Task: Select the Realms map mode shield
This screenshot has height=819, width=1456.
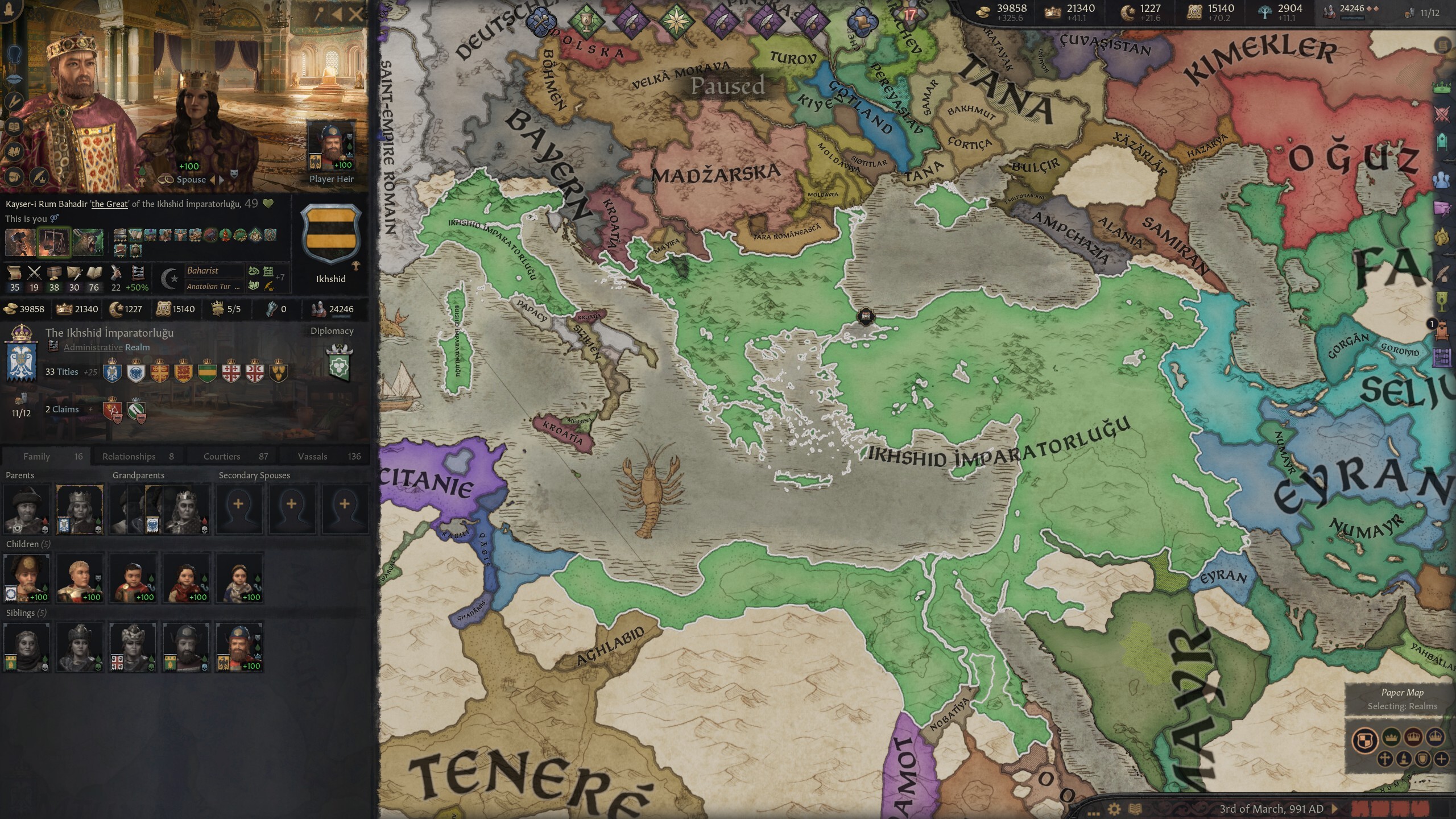Action: [x=1365, y=740]
